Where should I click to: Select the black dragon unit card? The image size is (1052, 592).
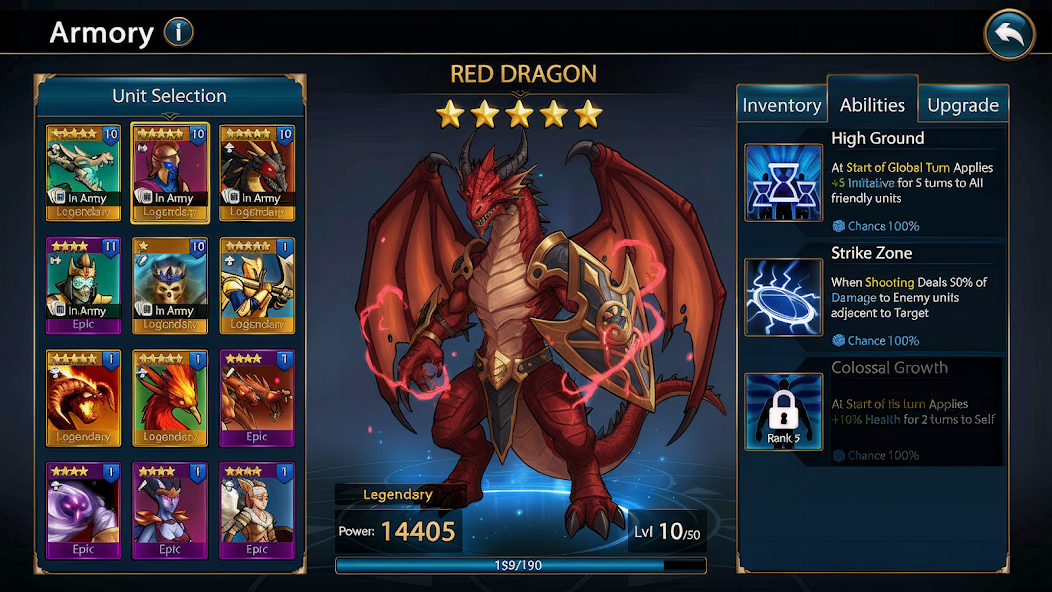[257, 172]
